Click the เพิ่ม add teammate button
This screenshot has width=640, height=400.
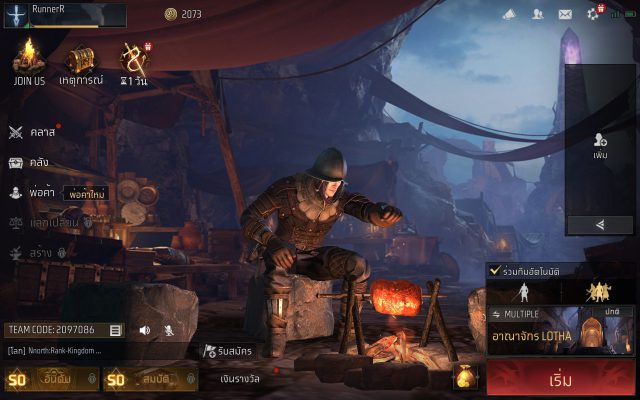(600, 145)
